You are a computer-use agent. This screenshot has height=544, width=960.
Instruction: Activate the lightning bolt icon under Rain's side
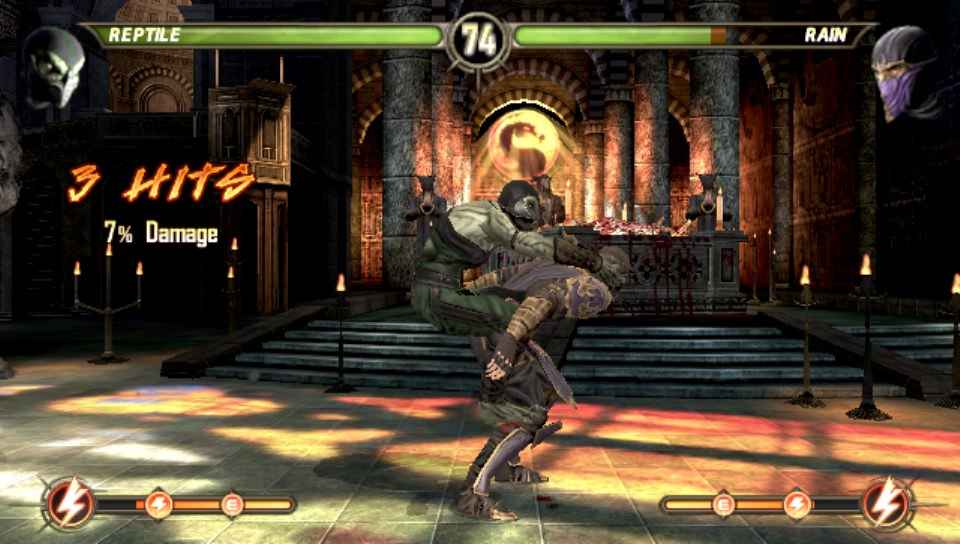[887, 502]
